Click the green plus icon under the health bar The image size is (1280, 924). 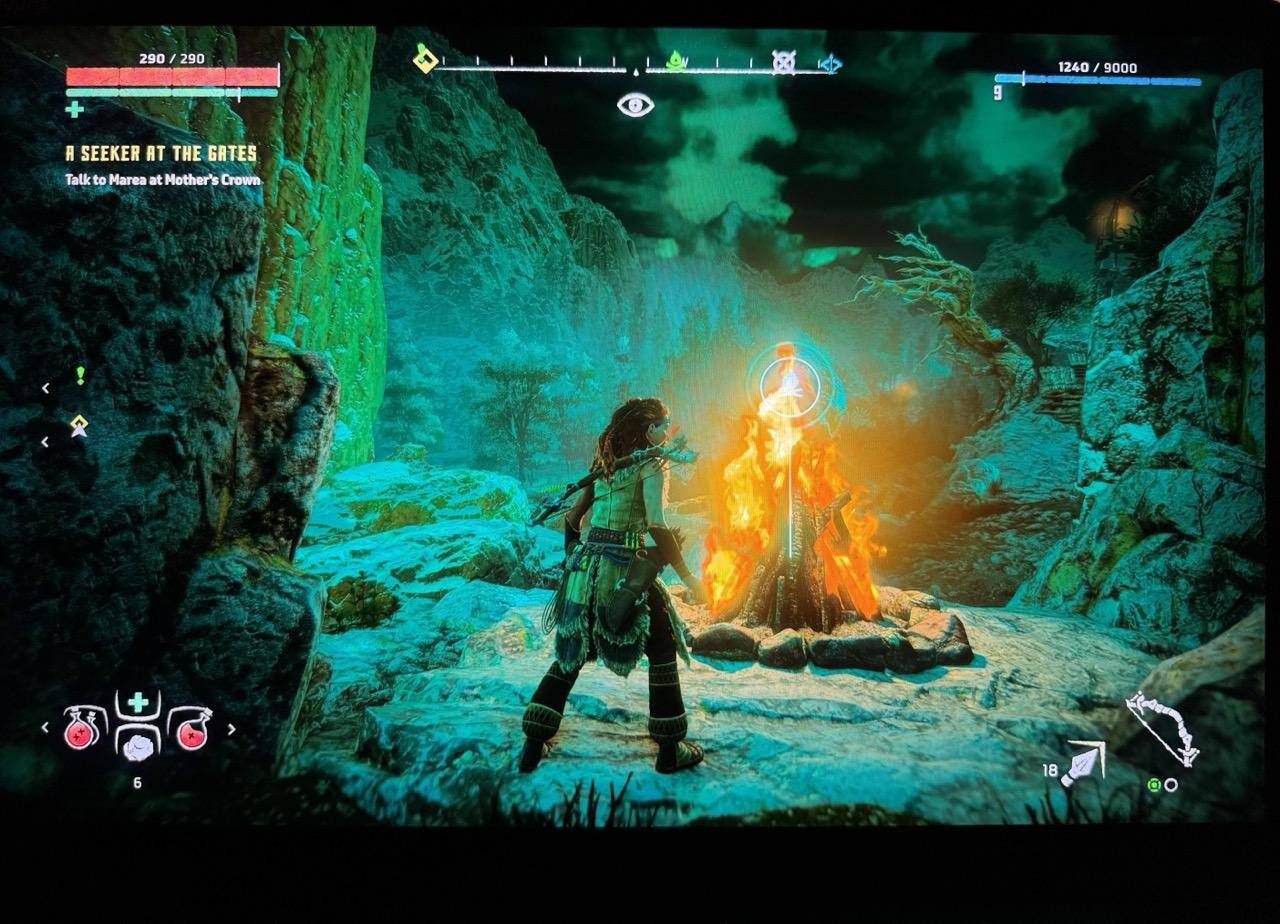[x=74, y=109]
